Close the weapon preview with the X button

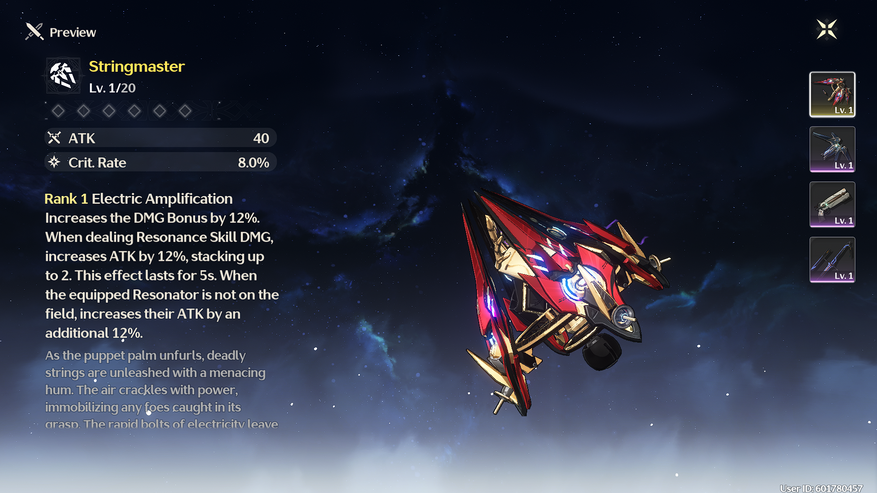click(827, 29)
